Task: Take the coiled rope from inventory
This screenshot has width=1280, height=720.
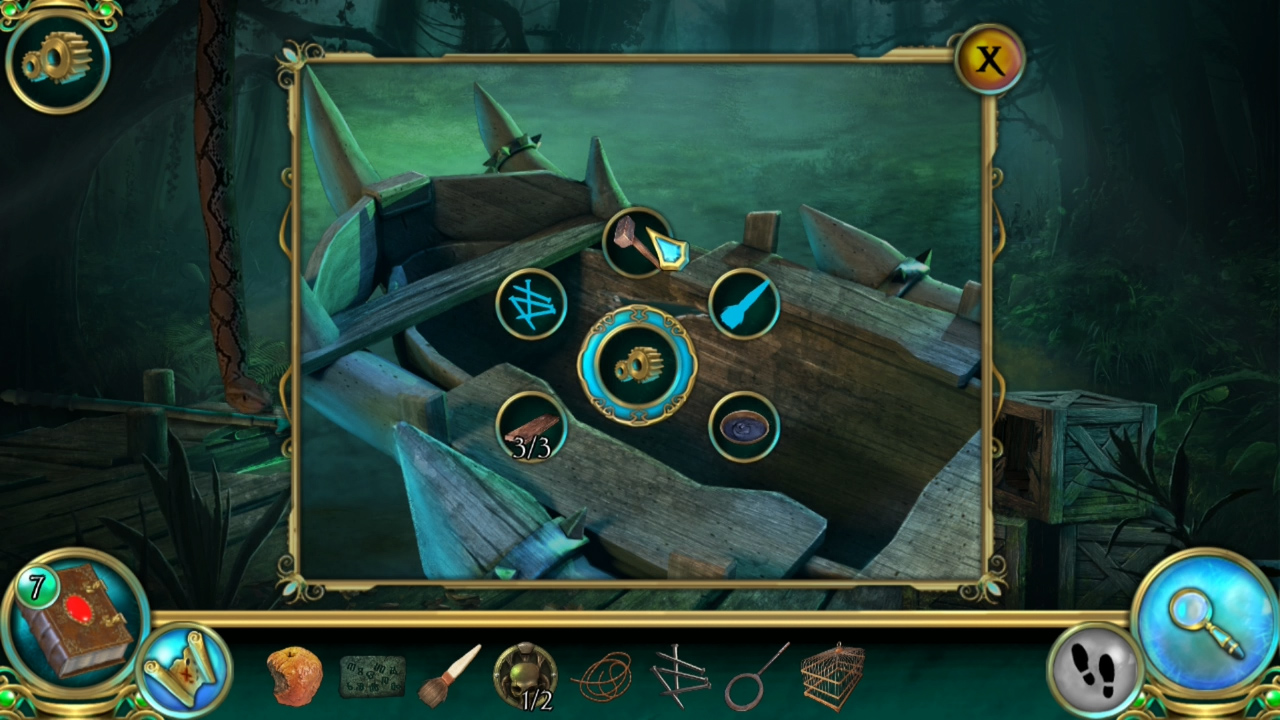Action: 603,678
